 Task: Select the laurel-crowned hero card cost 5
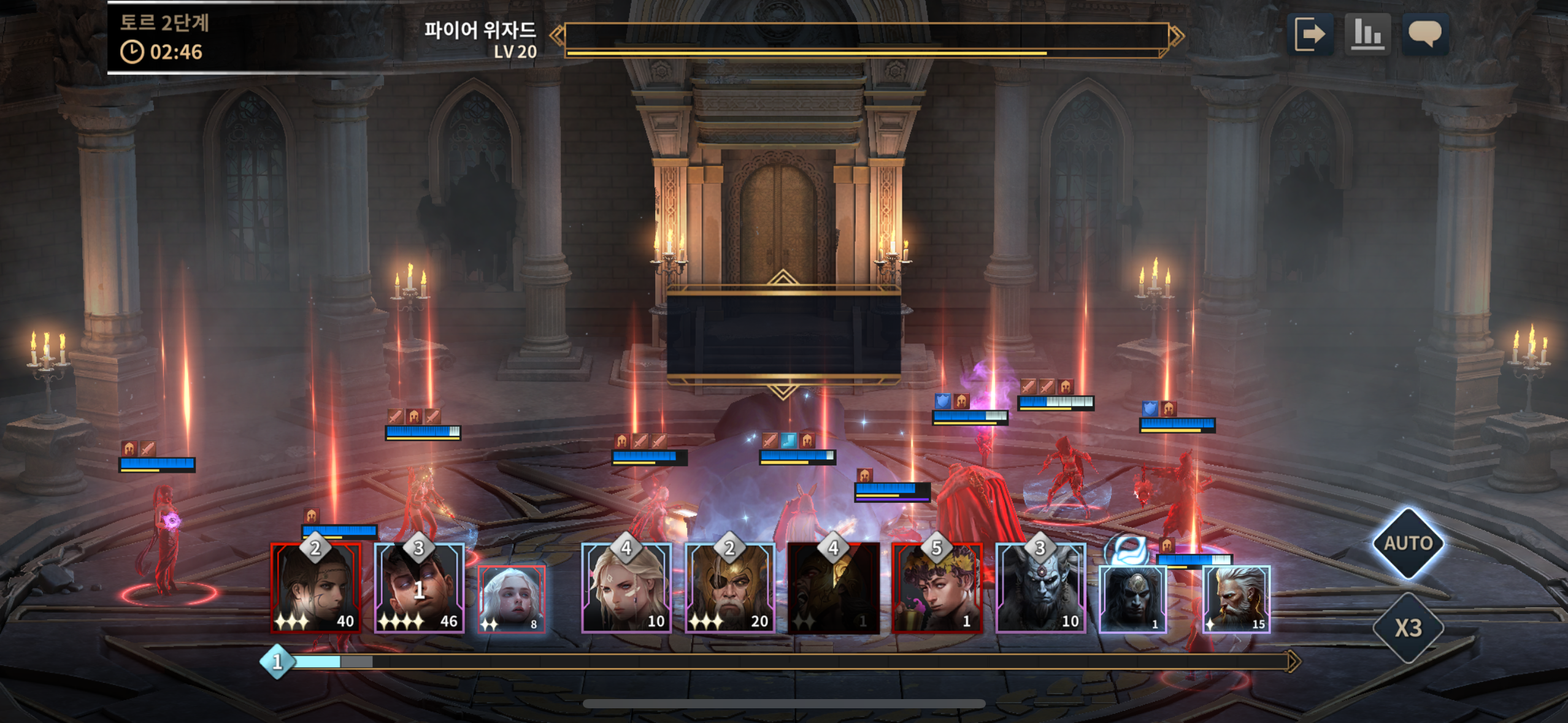pyautogui.click(x=937, y=588)
